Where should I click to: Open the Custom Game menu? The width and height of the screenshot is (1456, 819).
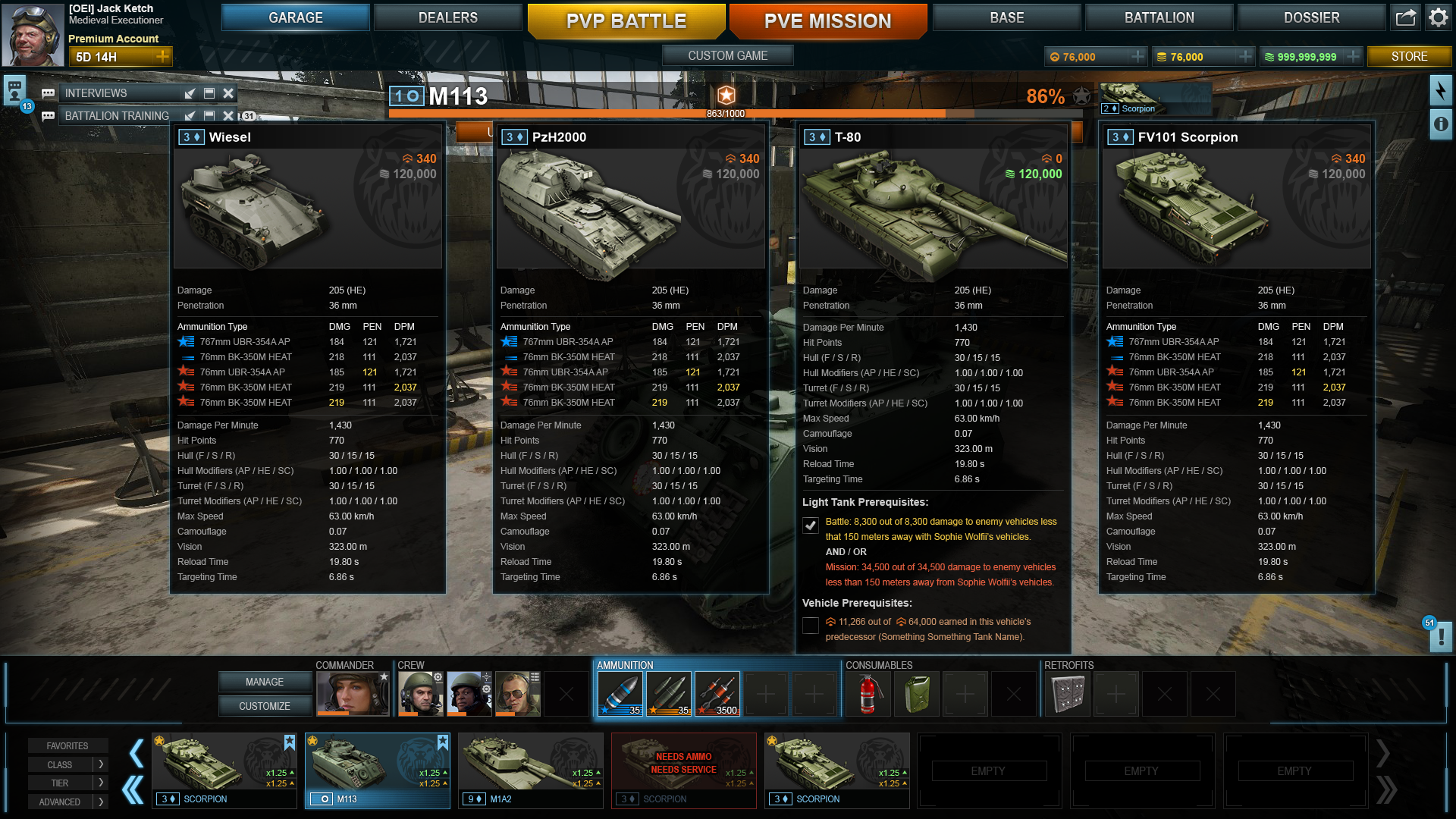pos(727,55)
